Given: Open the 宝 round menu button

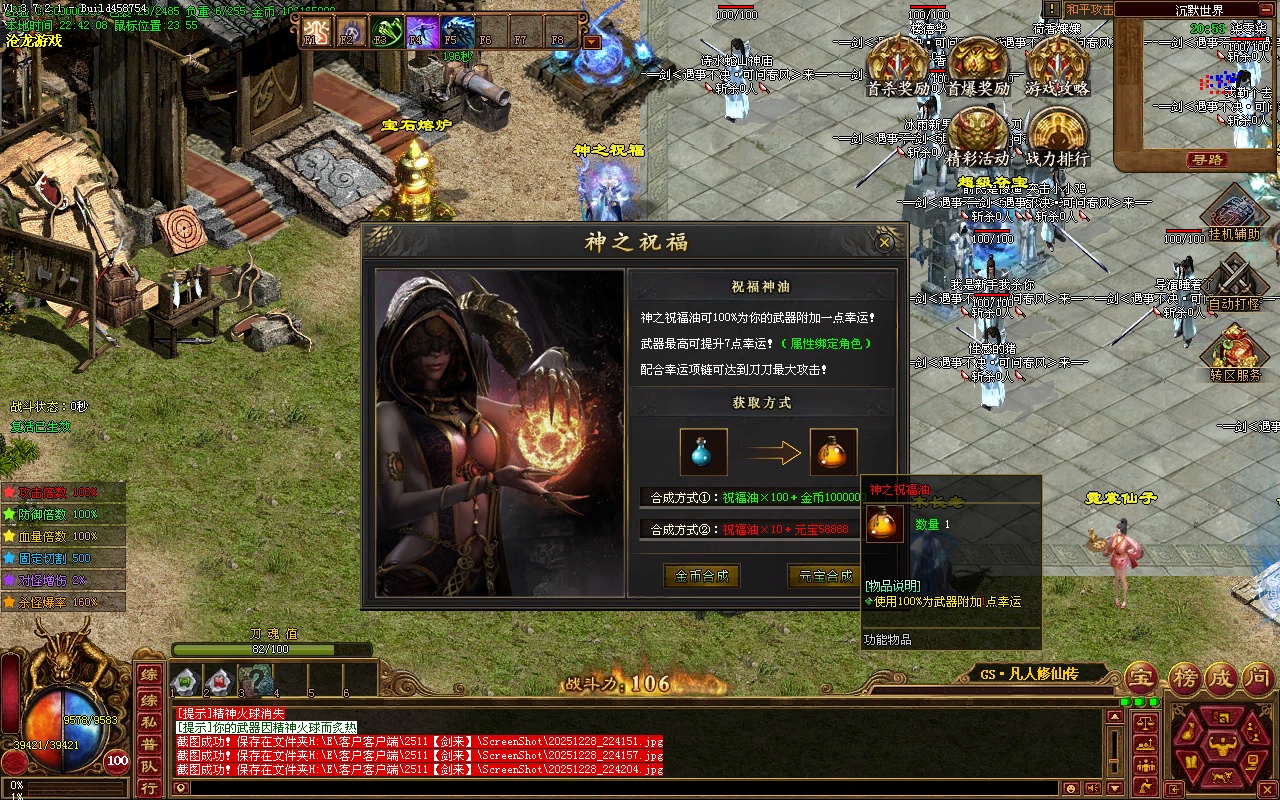Looking at the screenshot, I should click(1141, 678).
